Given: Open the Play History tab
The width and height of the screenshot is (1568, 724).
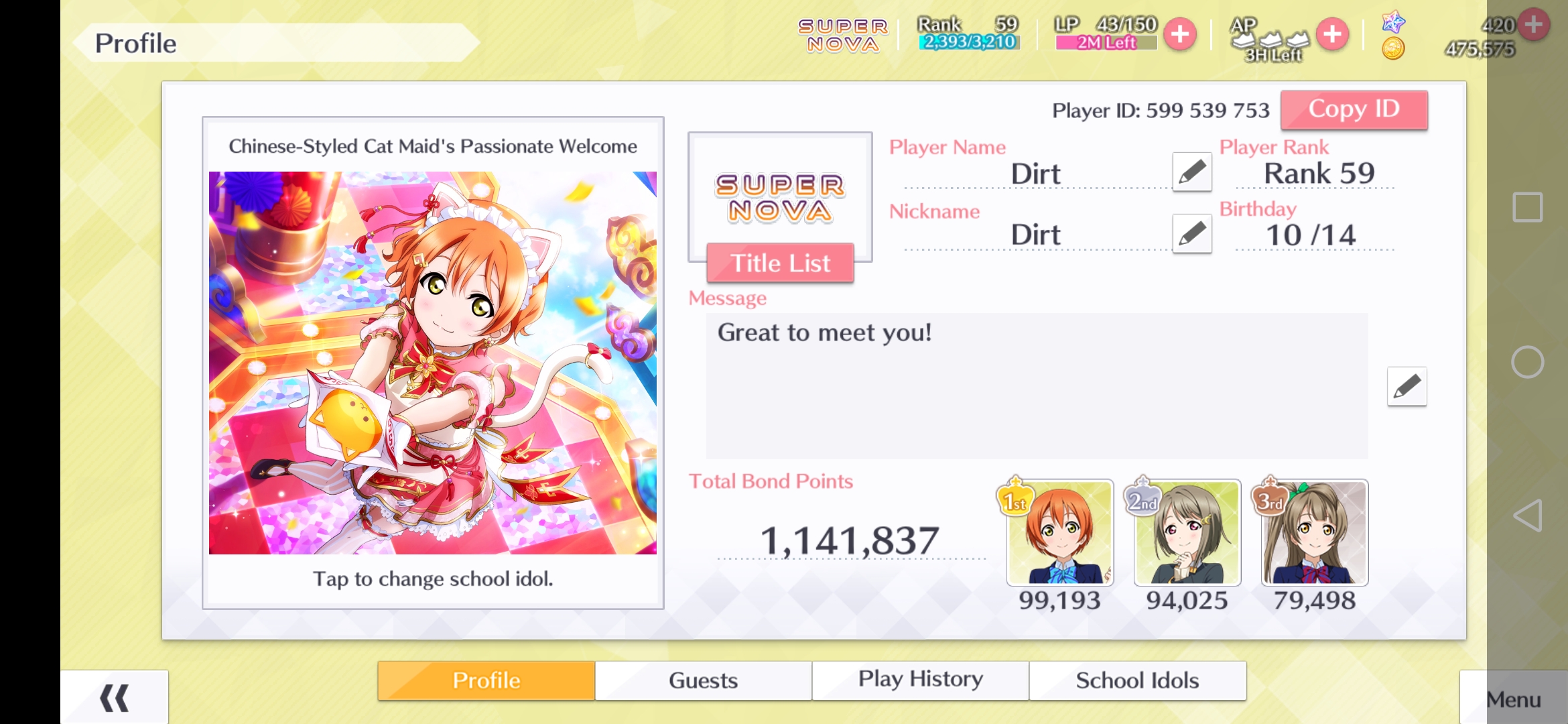Looking at the screenshot, I should tap(920, 680).
